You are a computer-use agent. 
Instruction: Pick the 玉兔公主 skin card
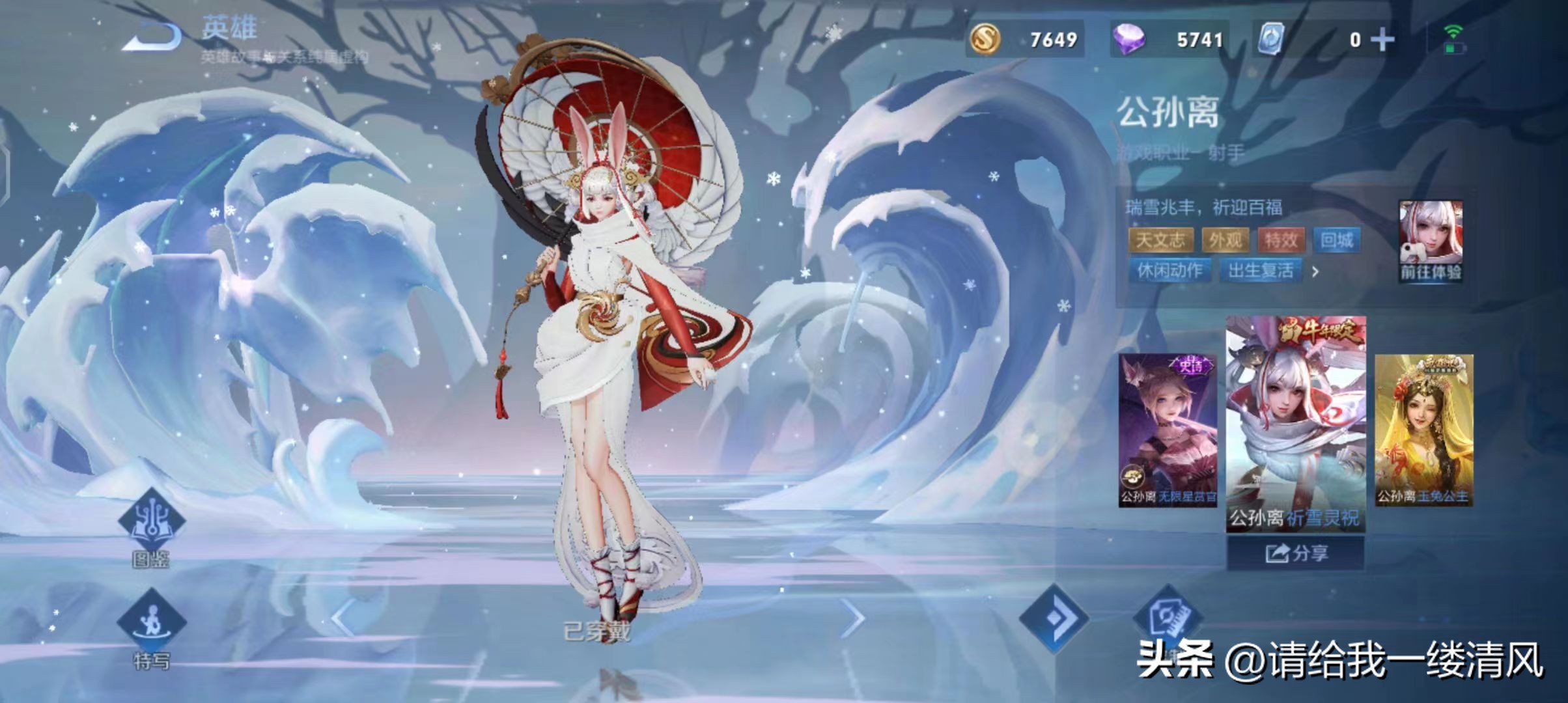pyautogui.click(x=1423, y=430)
